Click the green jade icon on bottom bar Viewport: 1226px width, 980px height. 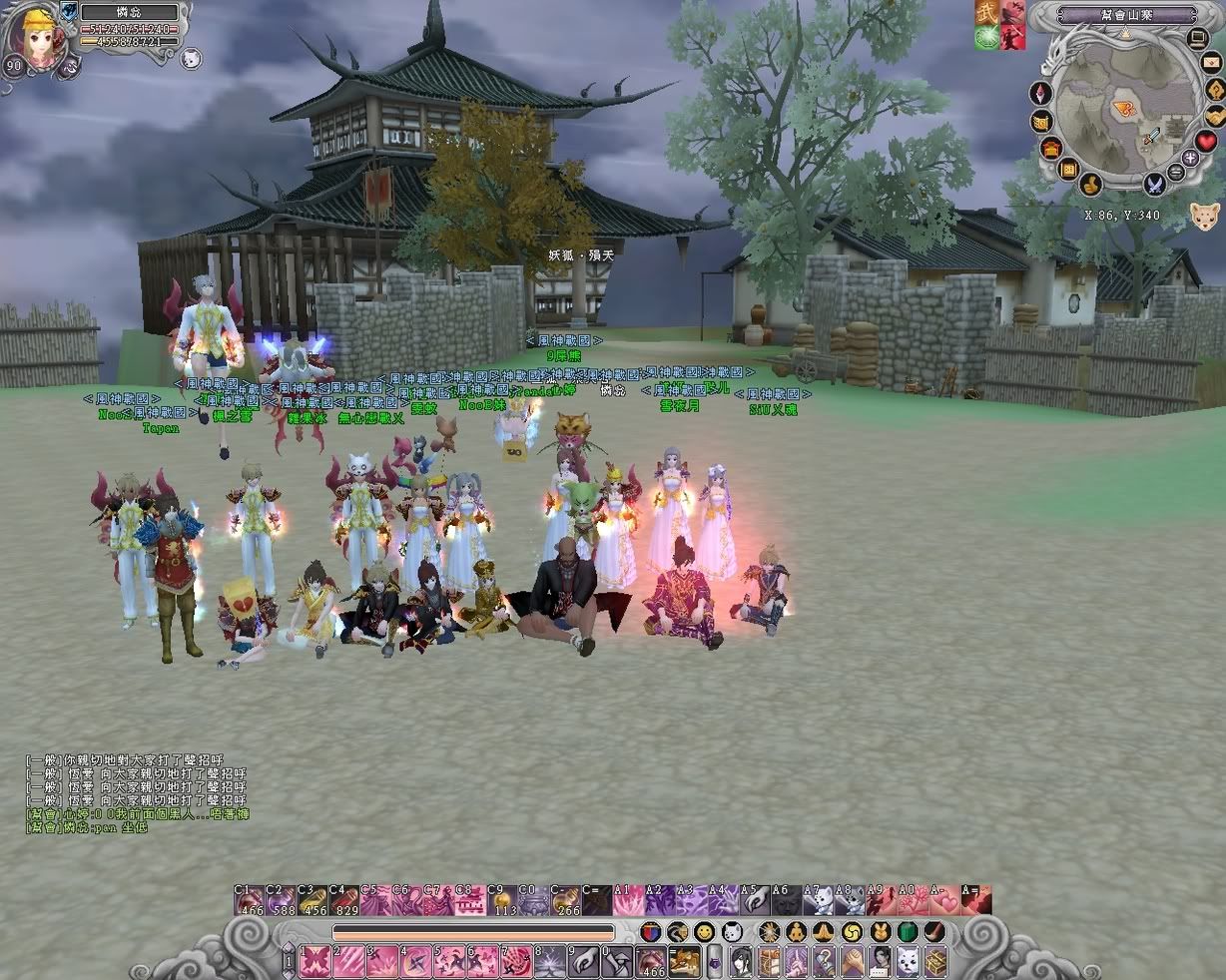[907, 932]
